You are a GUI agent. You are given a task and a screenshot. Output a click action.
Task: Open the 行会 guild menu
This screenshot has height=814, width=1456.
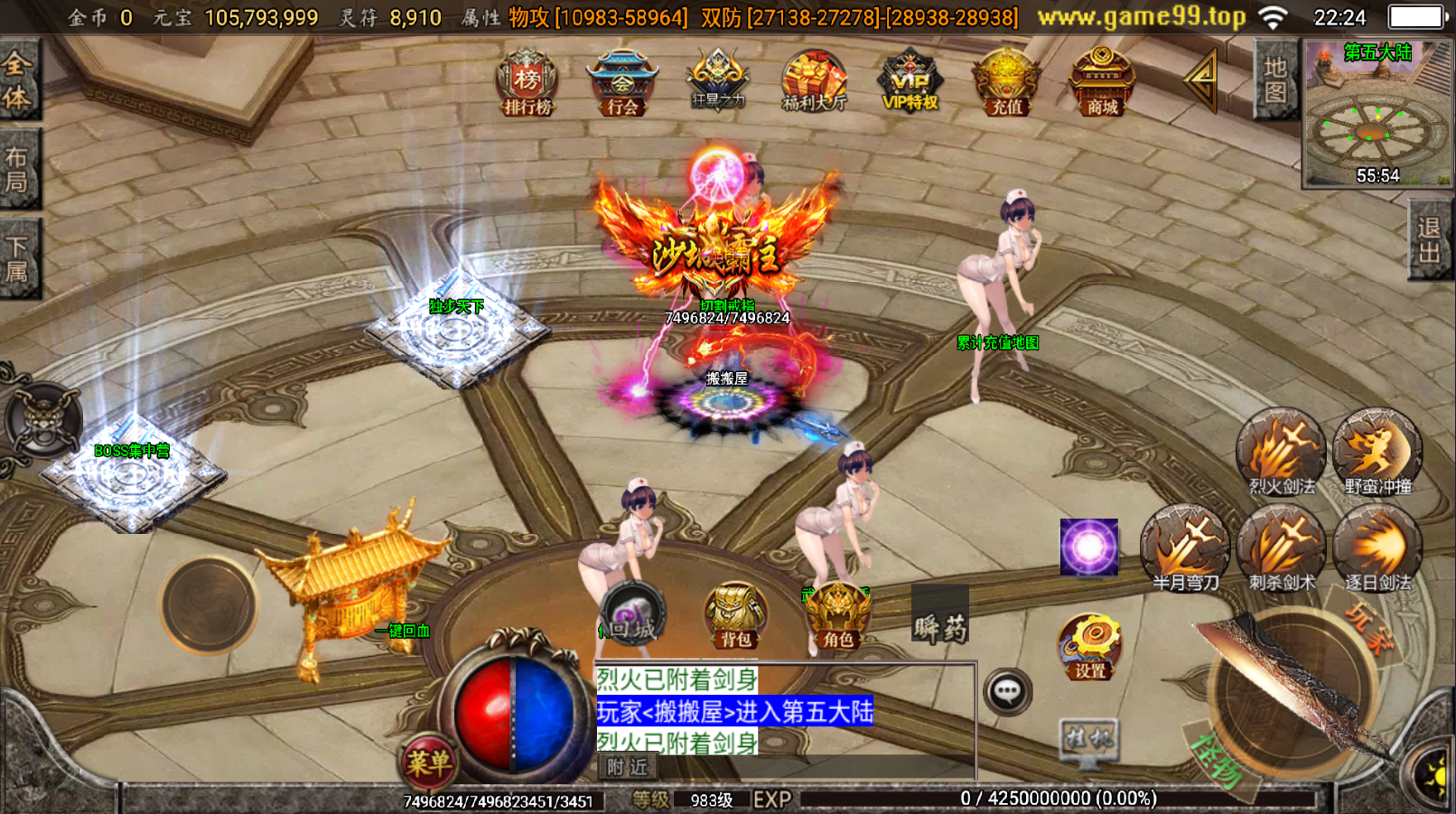pos(622,83)
